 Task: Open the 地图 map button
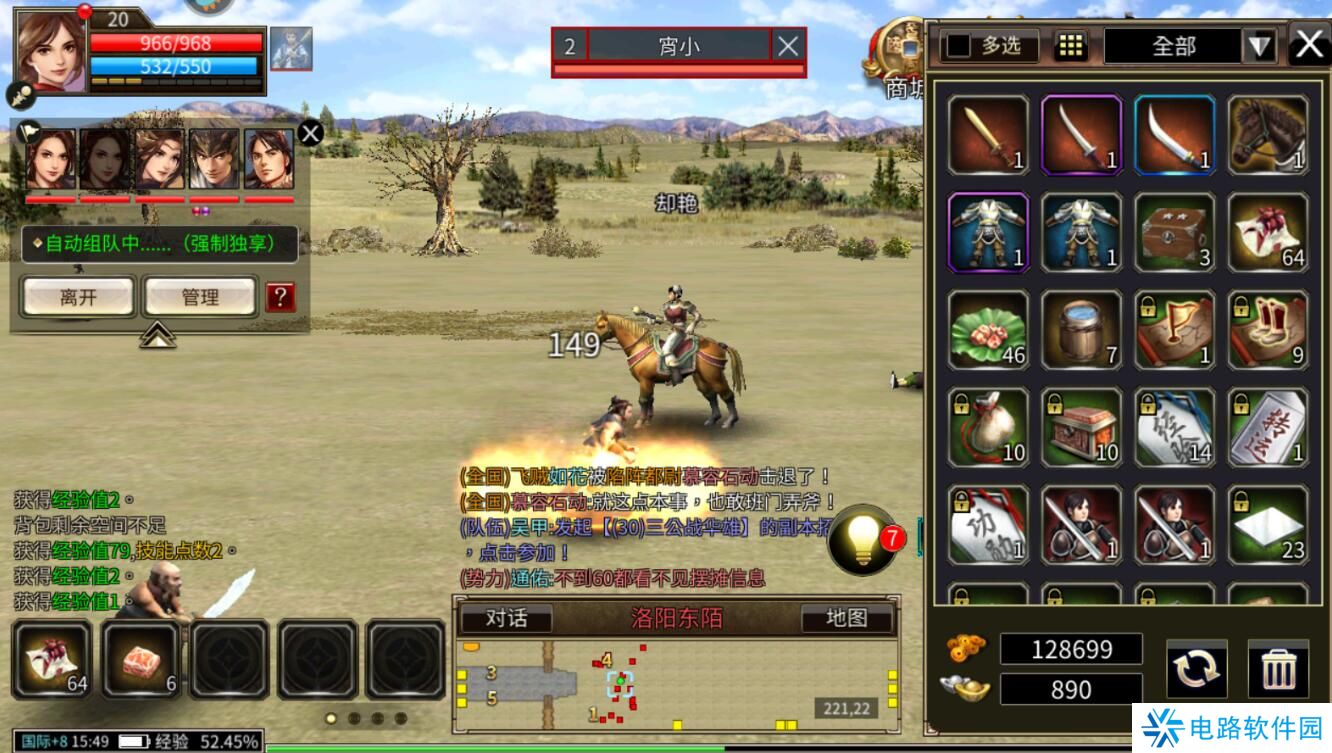click(x=846, y=618)
